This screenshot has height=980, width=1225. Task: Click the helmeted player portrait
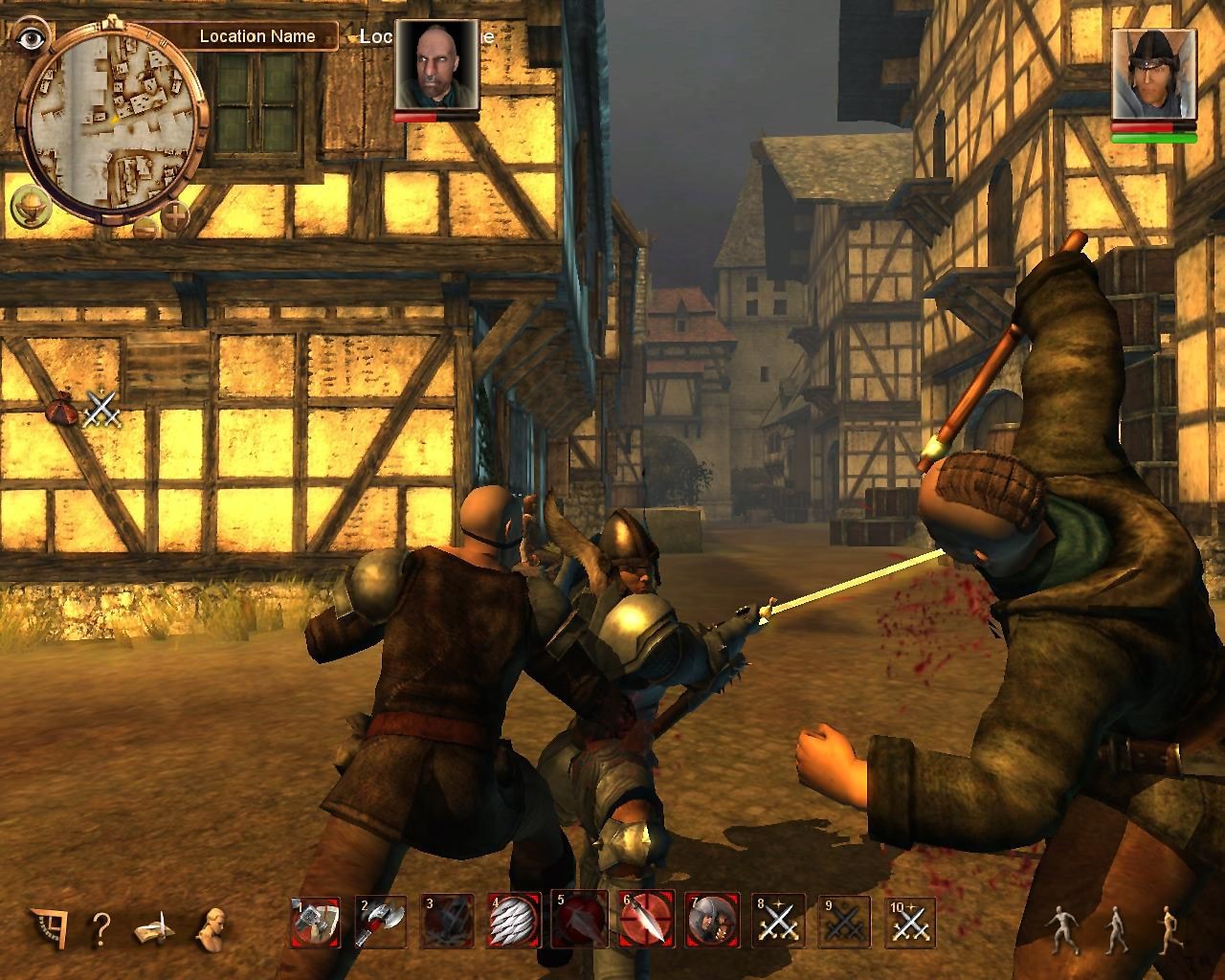point(1153,75)
